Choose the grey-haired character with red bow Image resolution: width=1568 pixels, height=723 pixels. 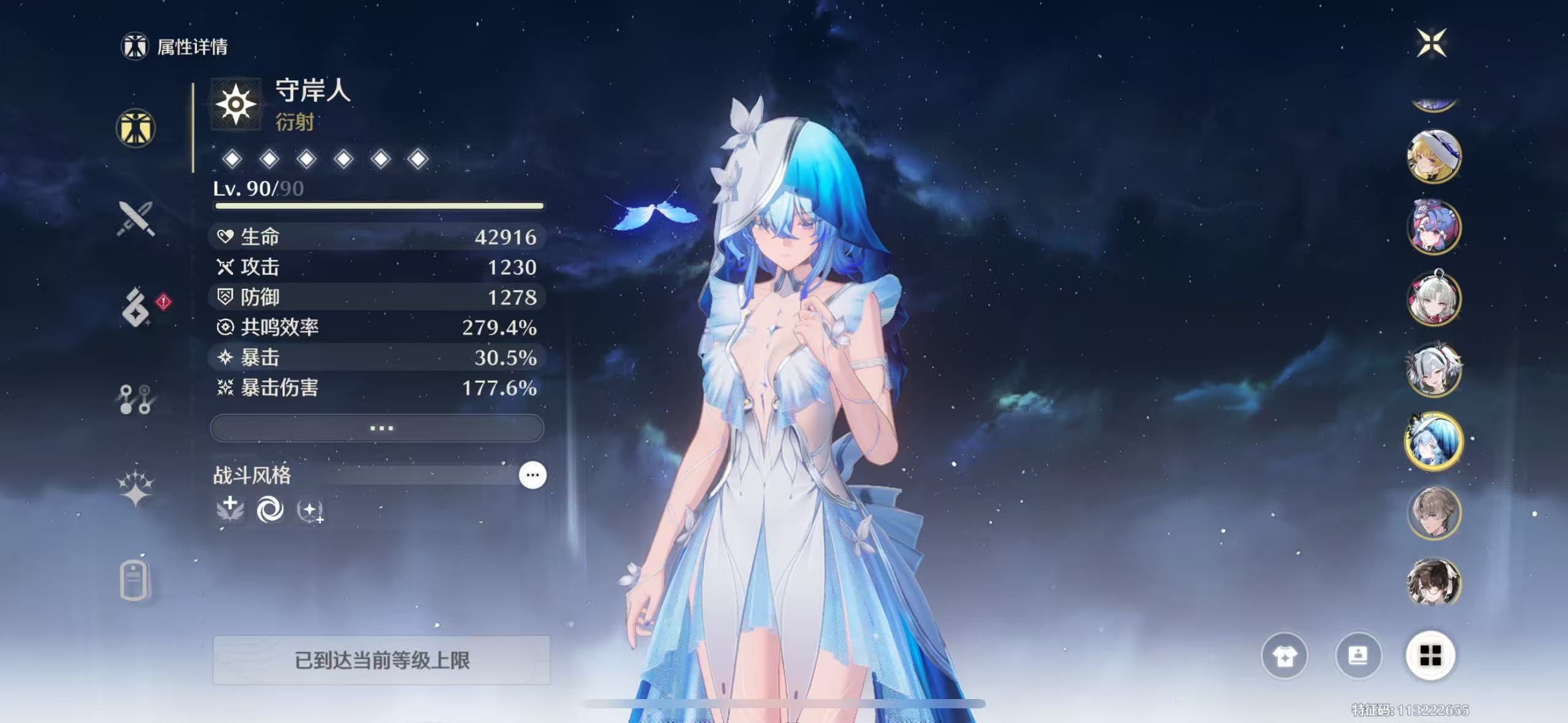[x=1434, y=299]
